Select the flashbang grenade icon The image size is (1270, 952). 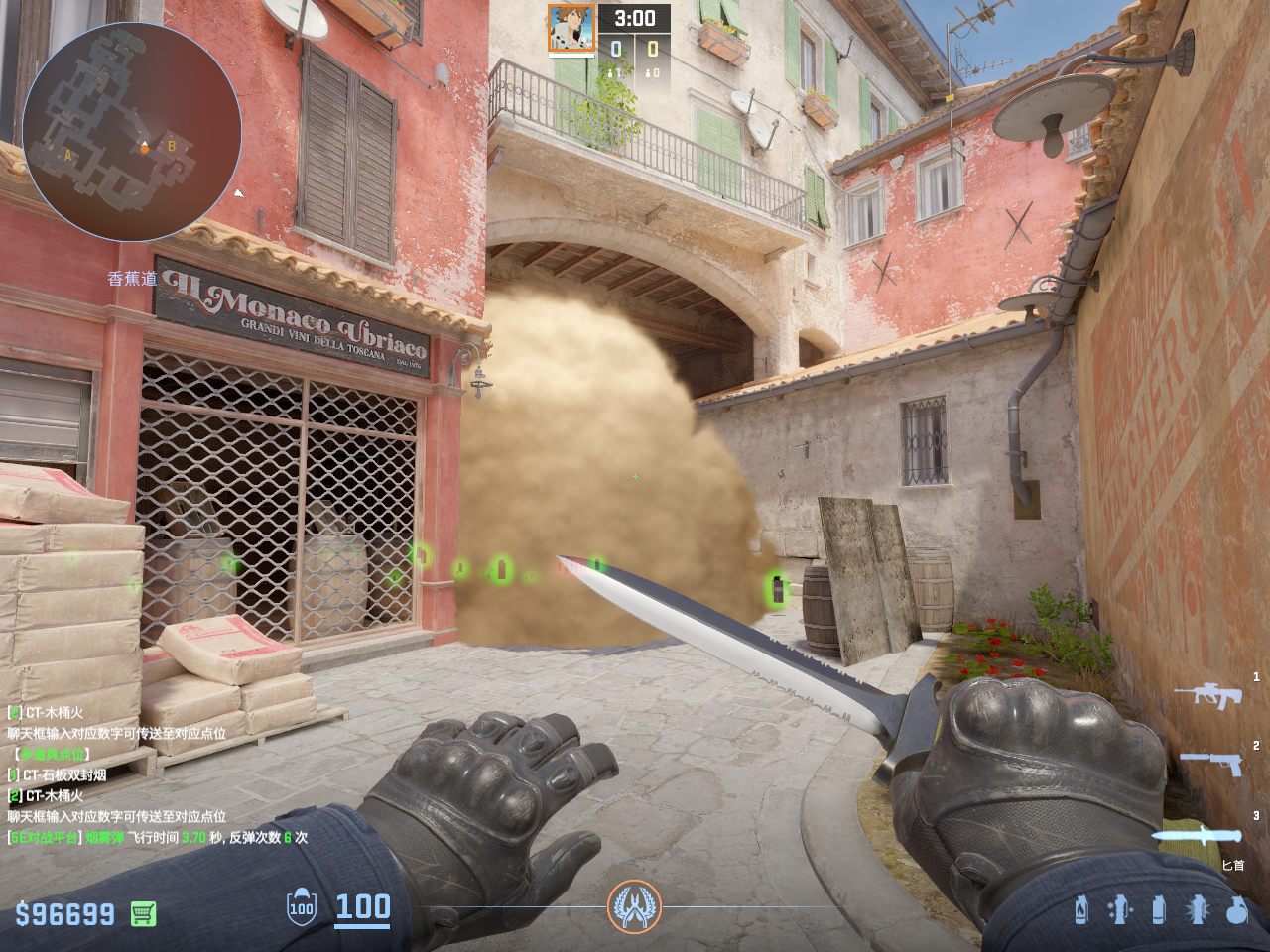pos(1198,909)
